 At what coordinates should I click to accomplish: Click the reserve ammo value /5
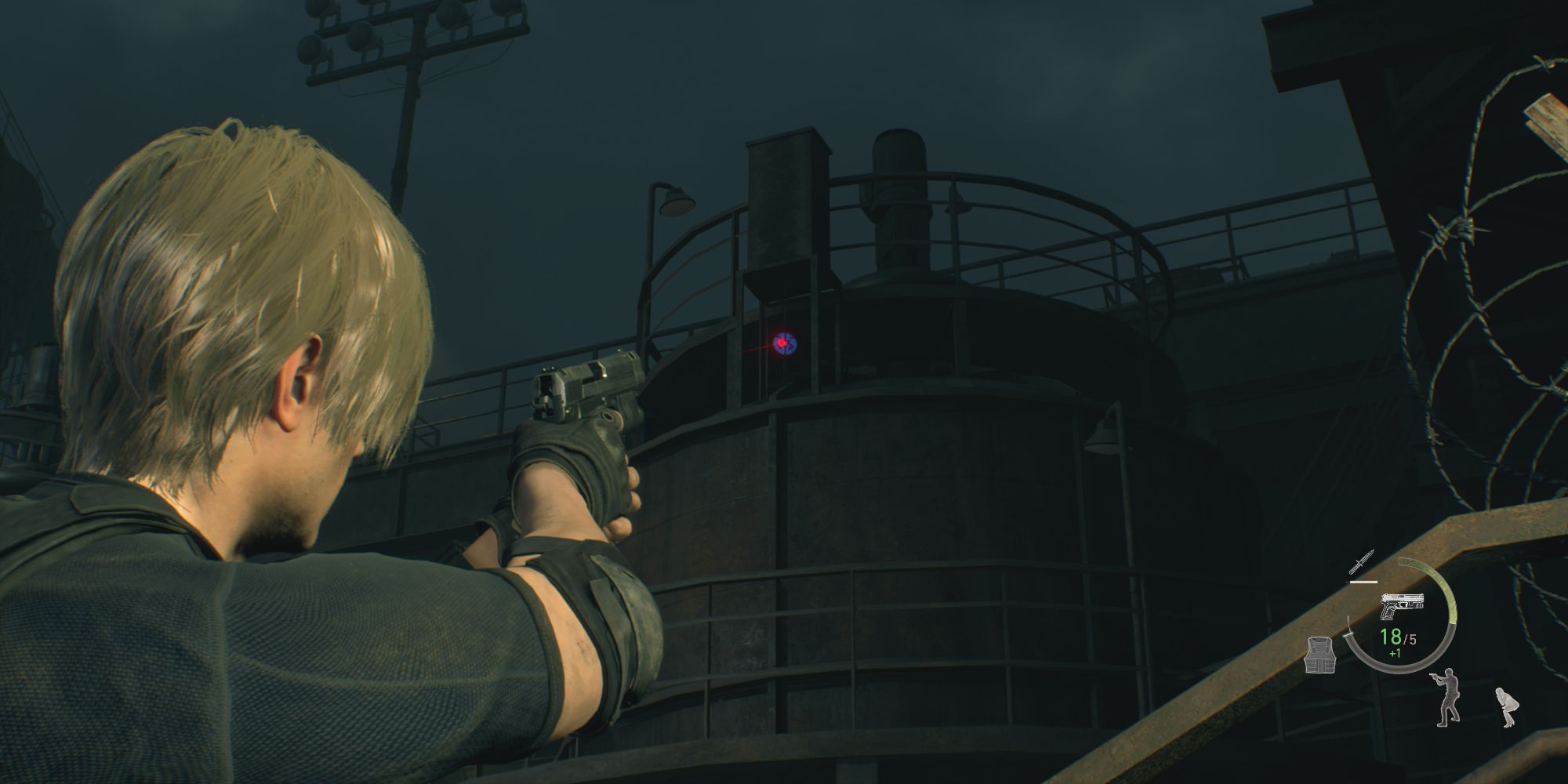tap(1410, 637)
